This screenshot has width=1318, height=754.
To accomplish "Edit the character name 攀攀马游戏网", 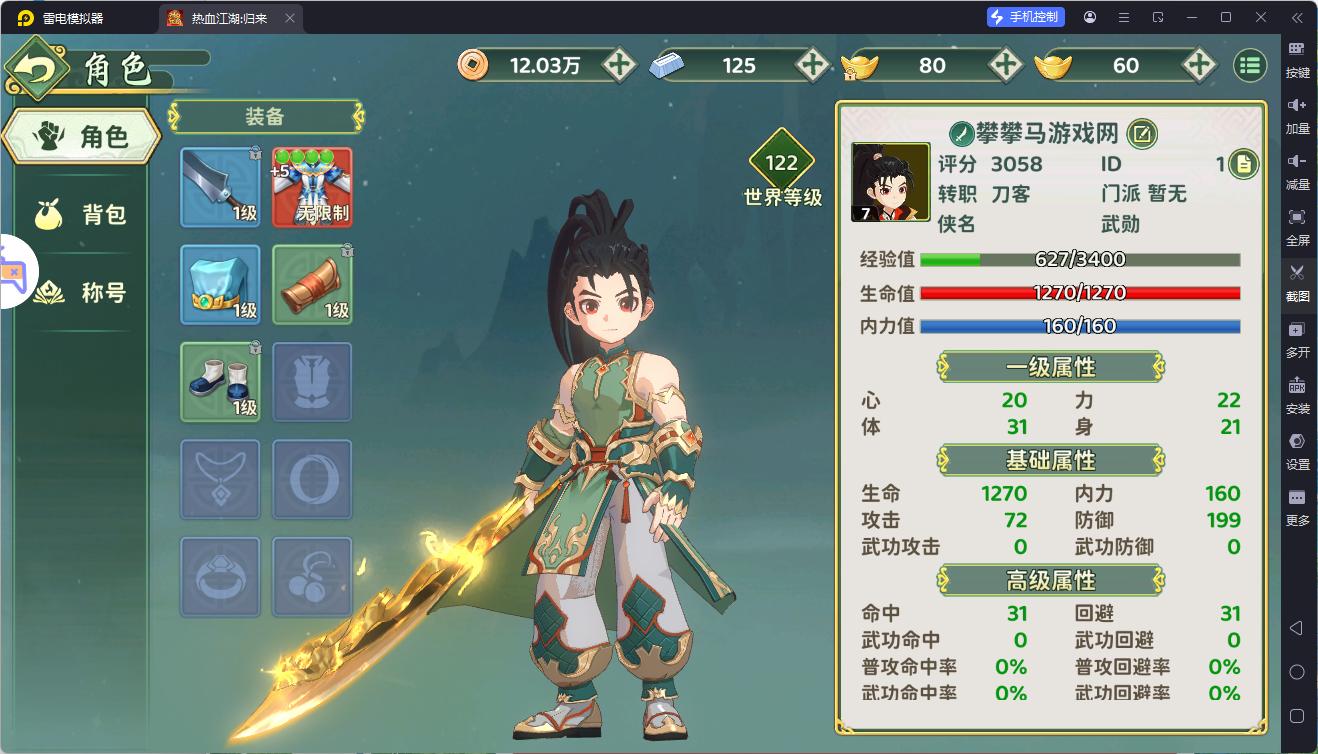I will (x=1142, y=133).
